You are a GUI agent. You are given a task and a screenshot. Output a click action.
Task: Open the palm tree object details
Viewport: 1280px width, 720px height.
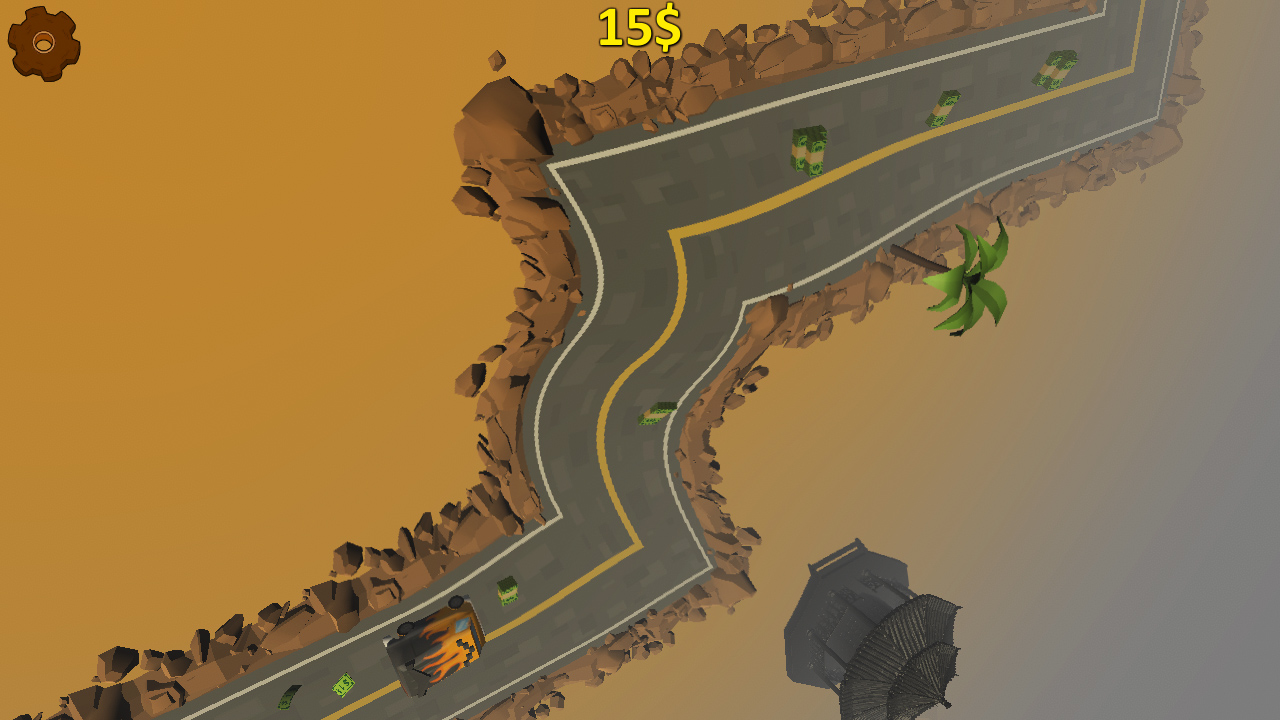click(x=968, y=275)
